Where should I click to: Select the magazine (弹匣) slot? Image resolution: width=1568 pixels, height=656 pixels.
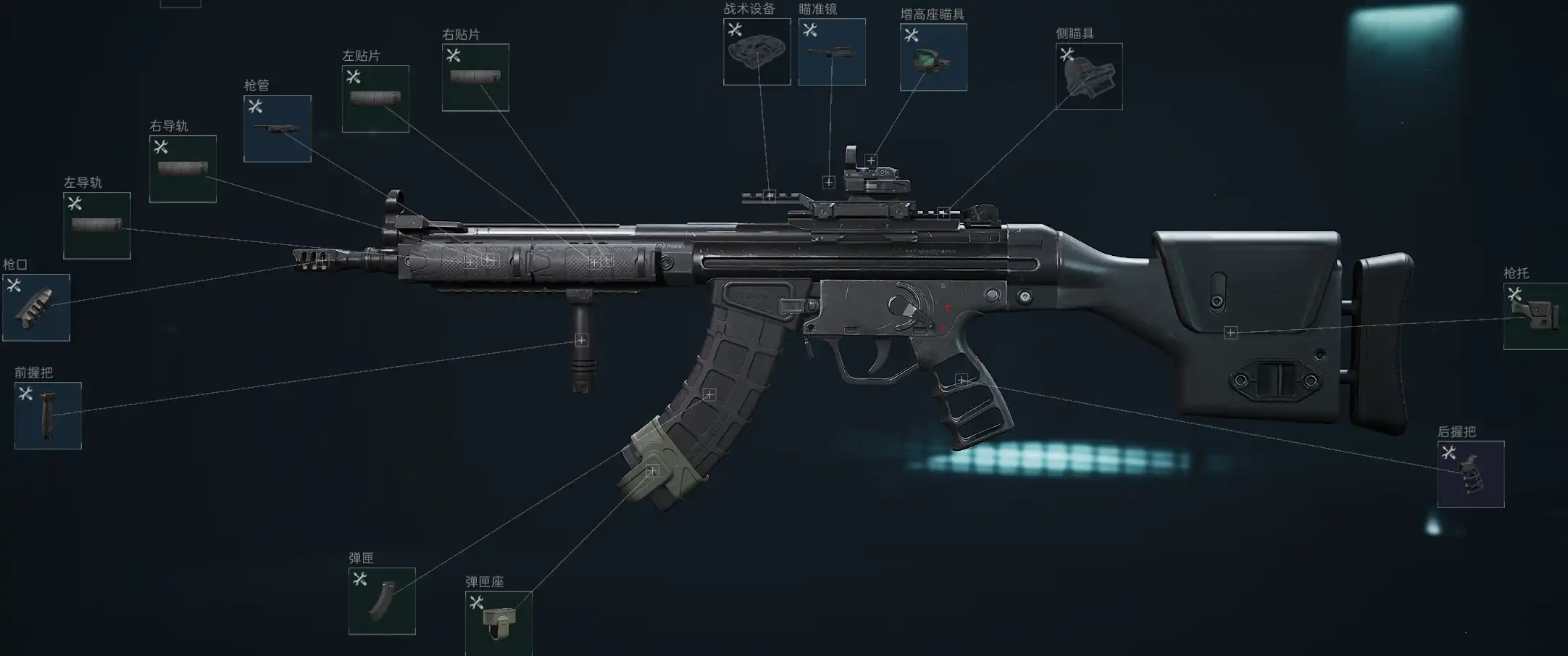(x=382, y=601)
